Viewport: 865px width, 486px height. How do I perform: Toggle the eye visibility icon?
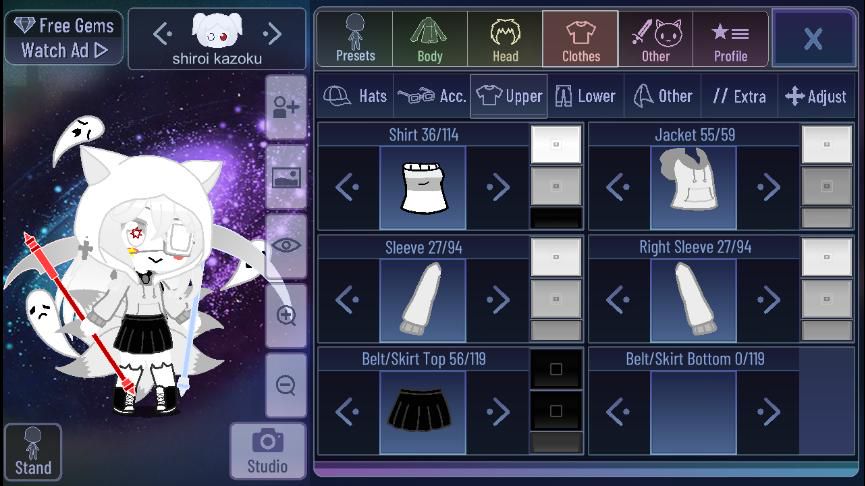click(x=286, y=246)
